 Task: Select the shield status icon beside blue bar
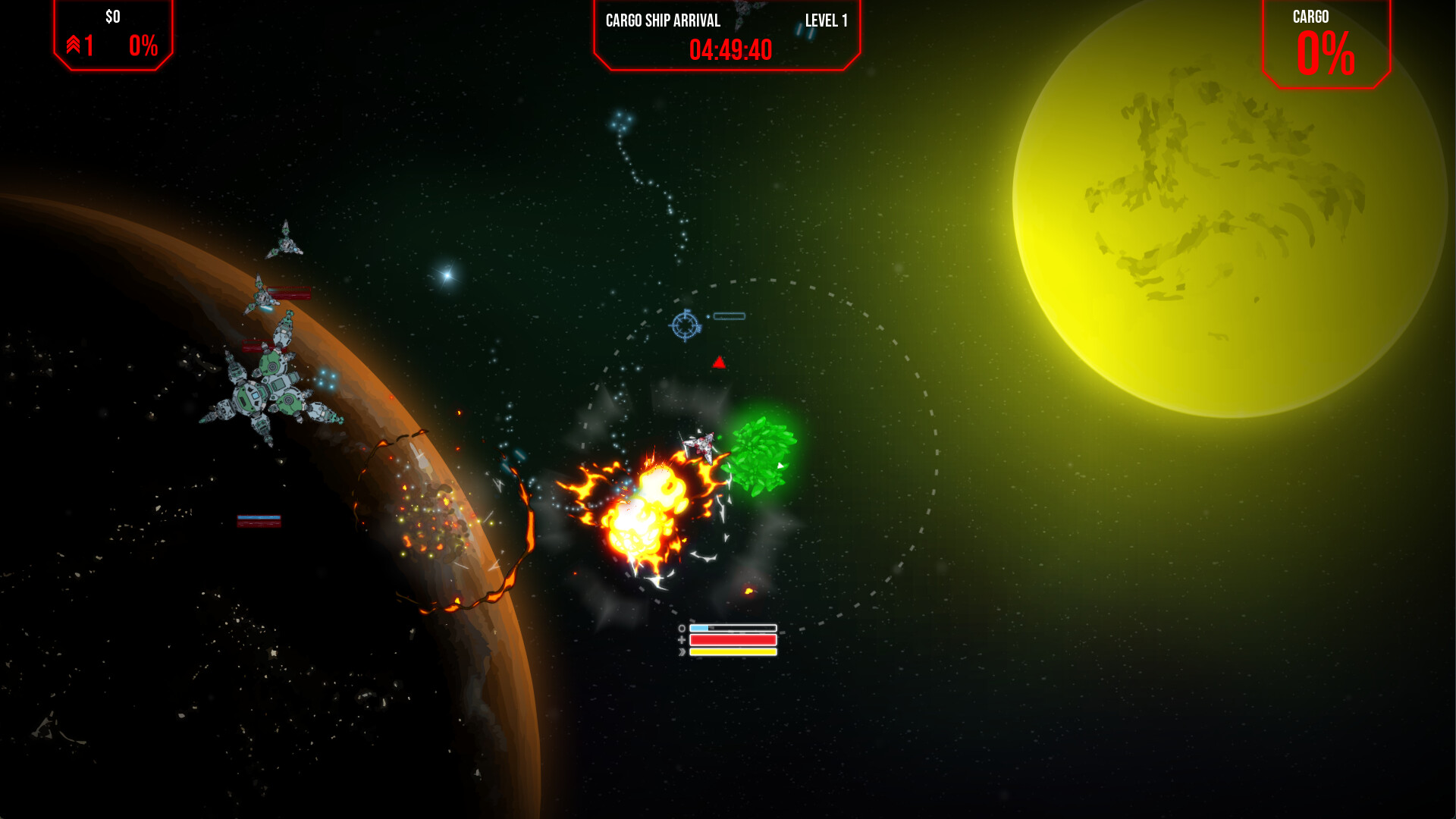682,629
